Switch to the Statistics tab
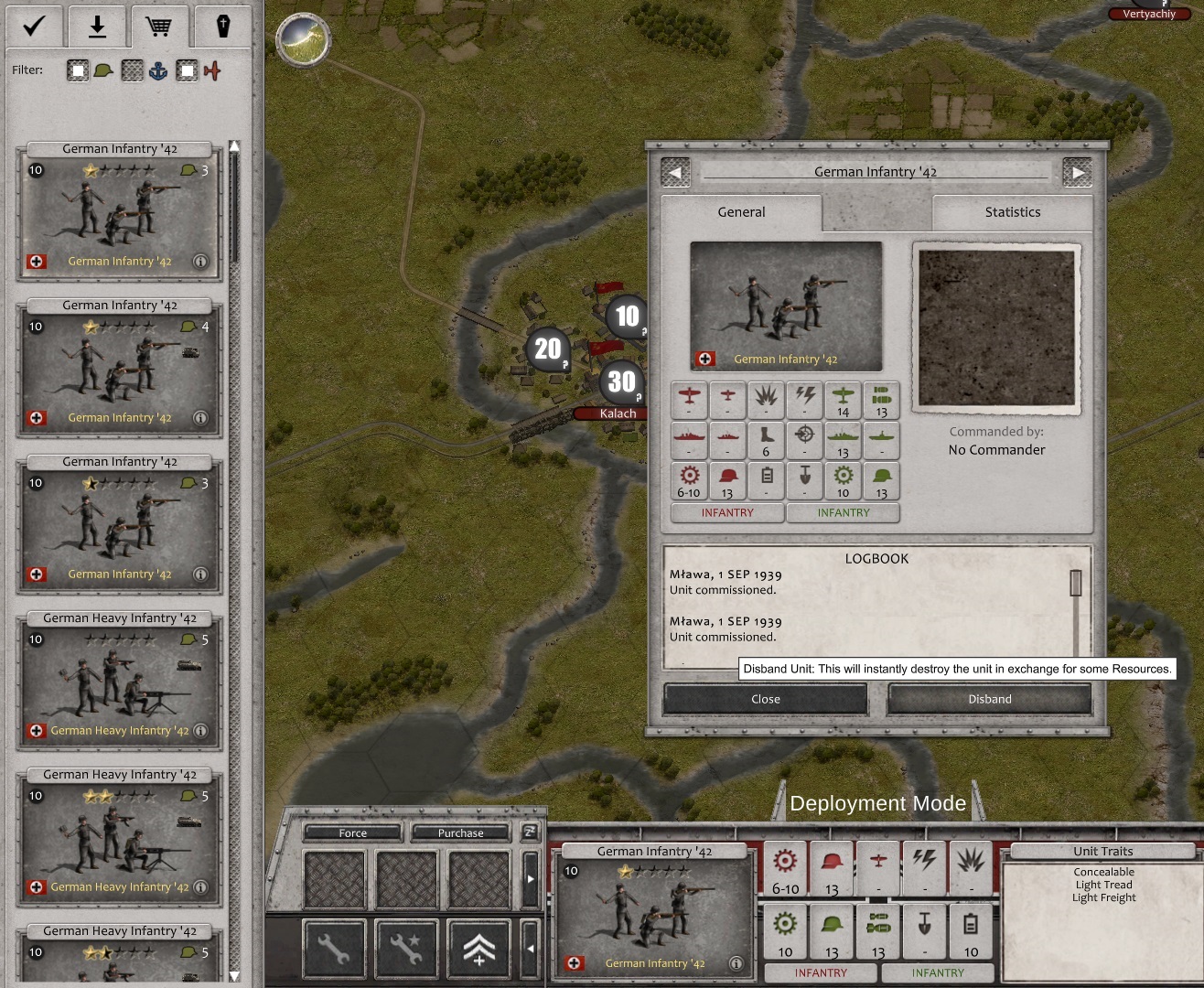1204x988 pixels. (x=1012, y=212)
